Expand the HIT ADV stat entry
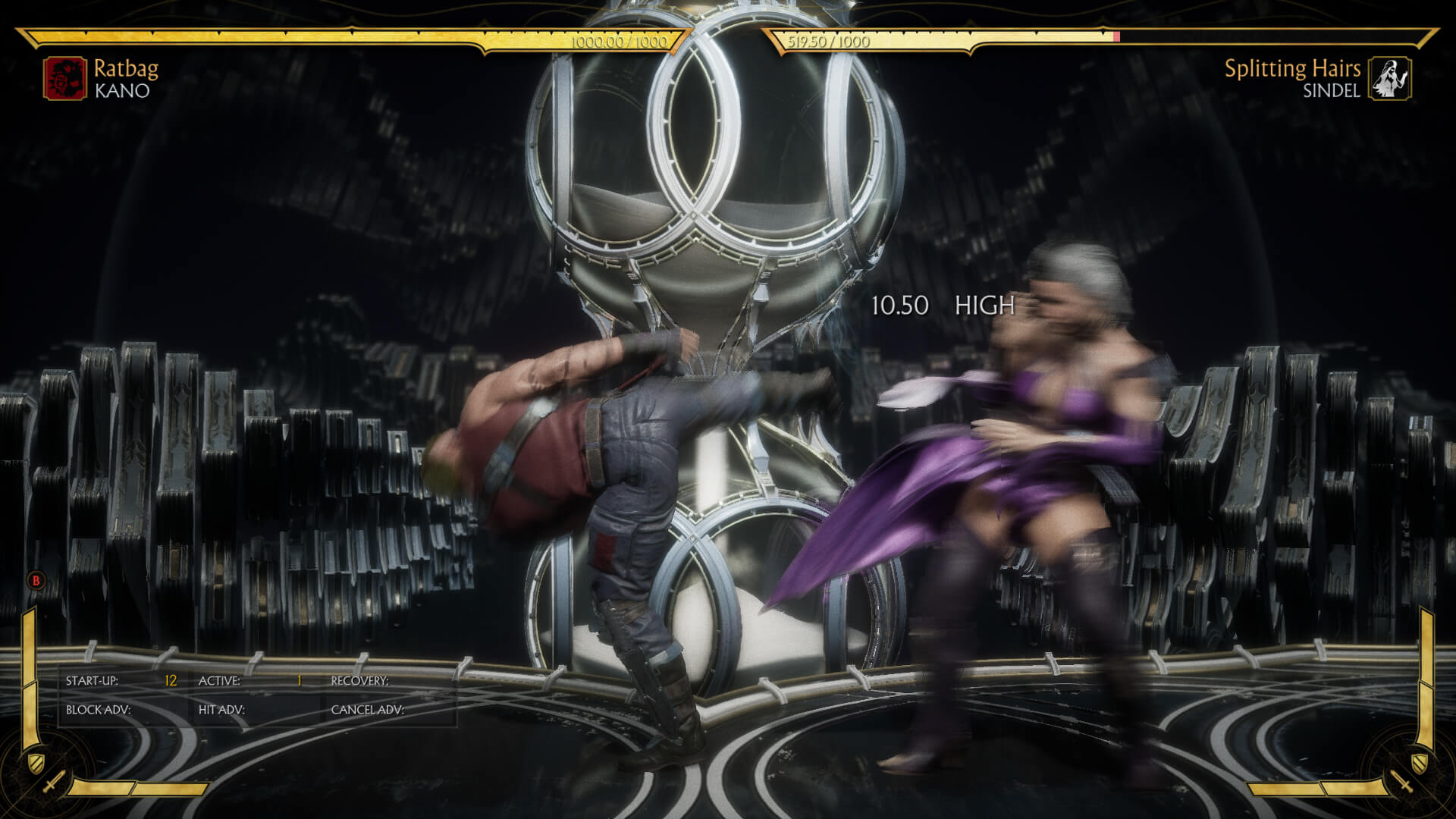The height and width of the screenshot is (819, 1456). [x=222, y=709]
